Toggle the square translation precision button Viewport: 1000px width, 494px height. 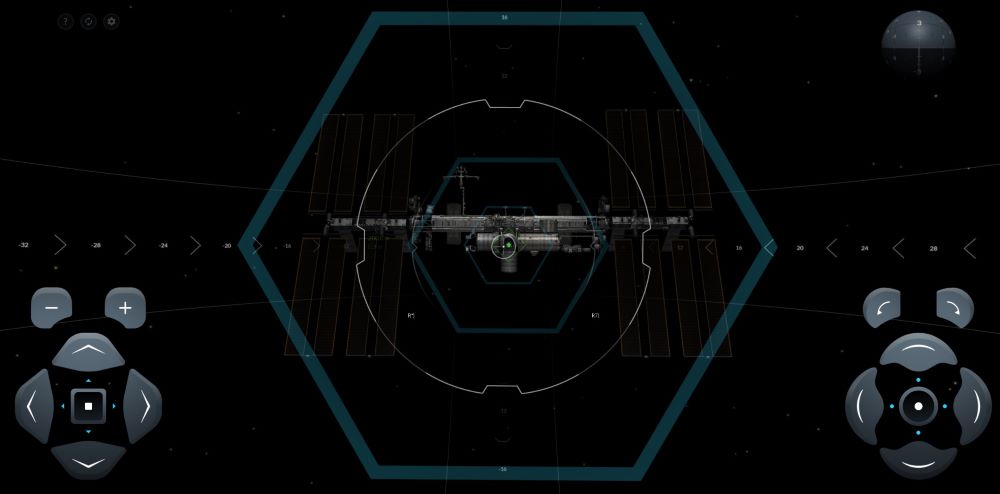click(88, 406)
